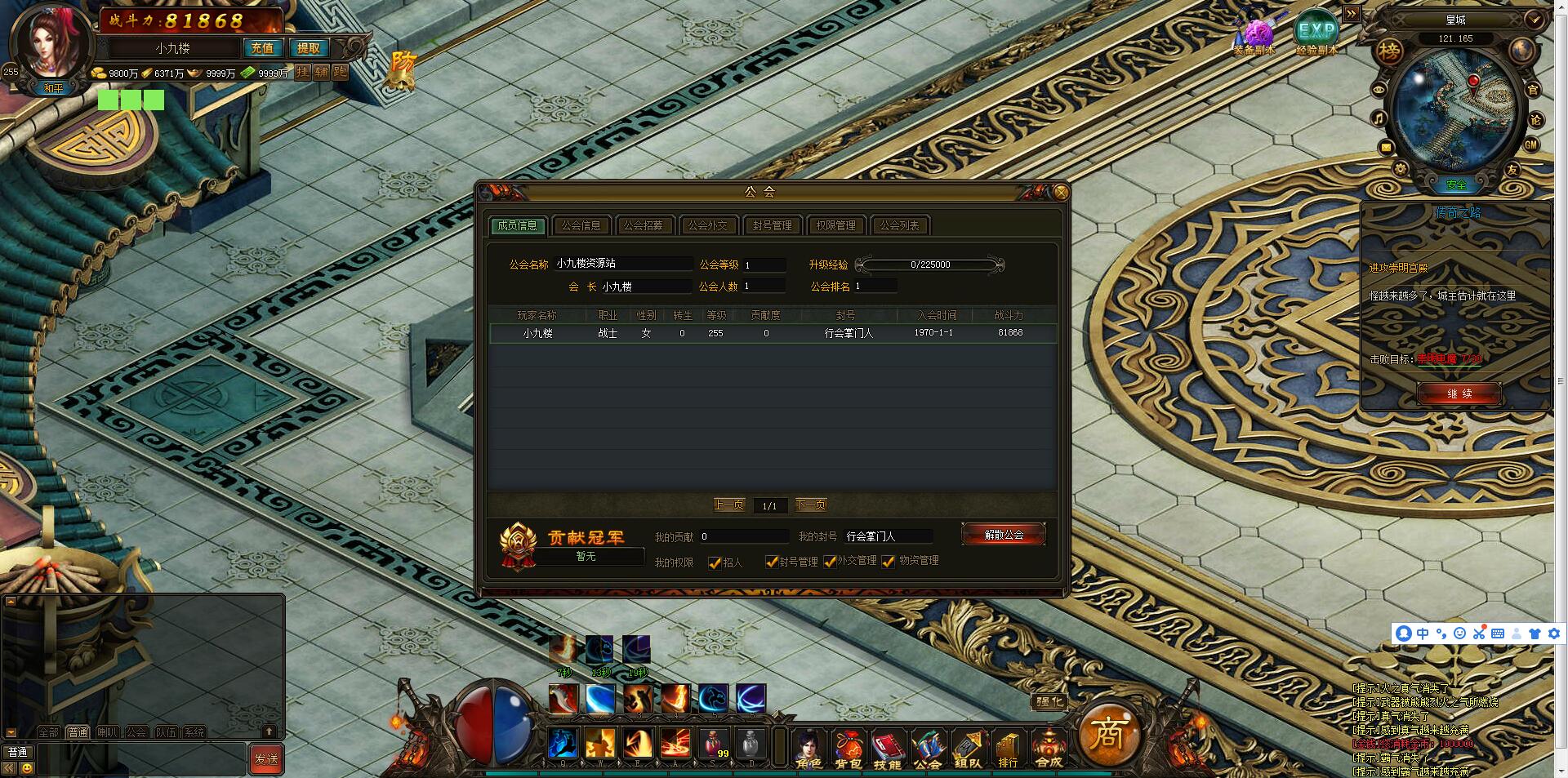Enter the EXP 经验副本 dungeon icon
This screenshot has height=778, width=1568.
pos(1316,33)
